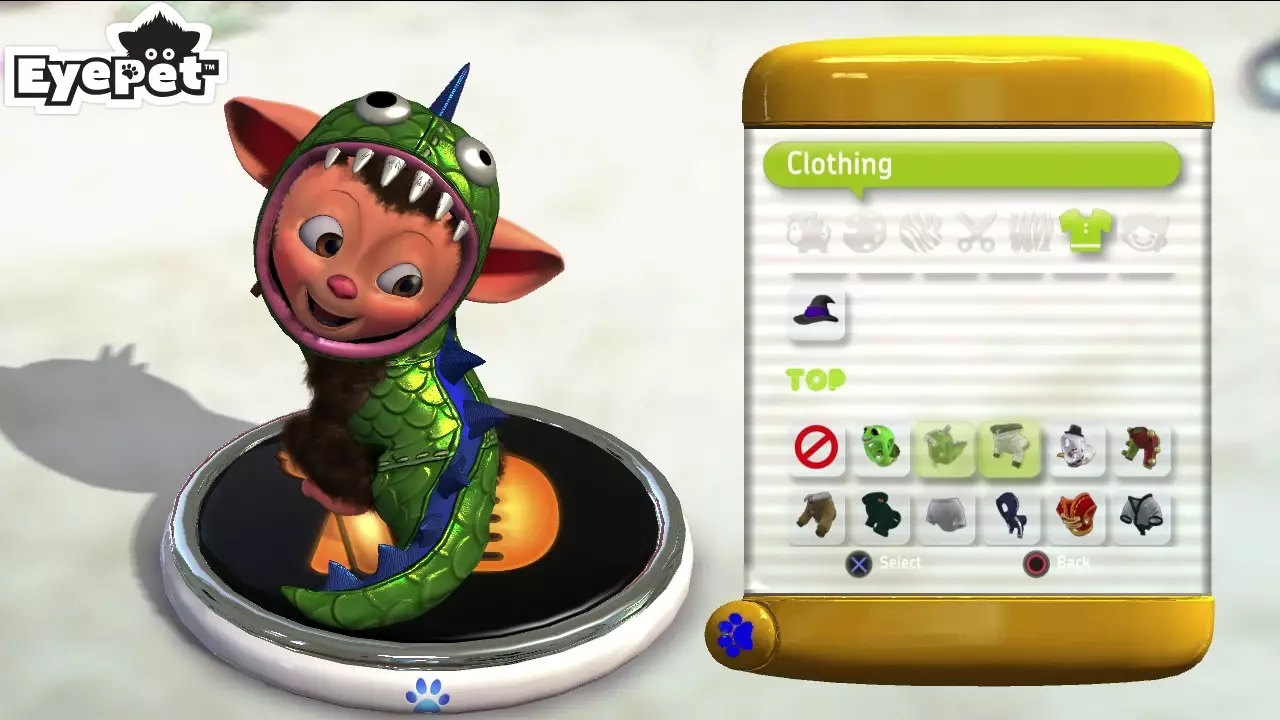Open the fur length category icon

point(1033,232)
